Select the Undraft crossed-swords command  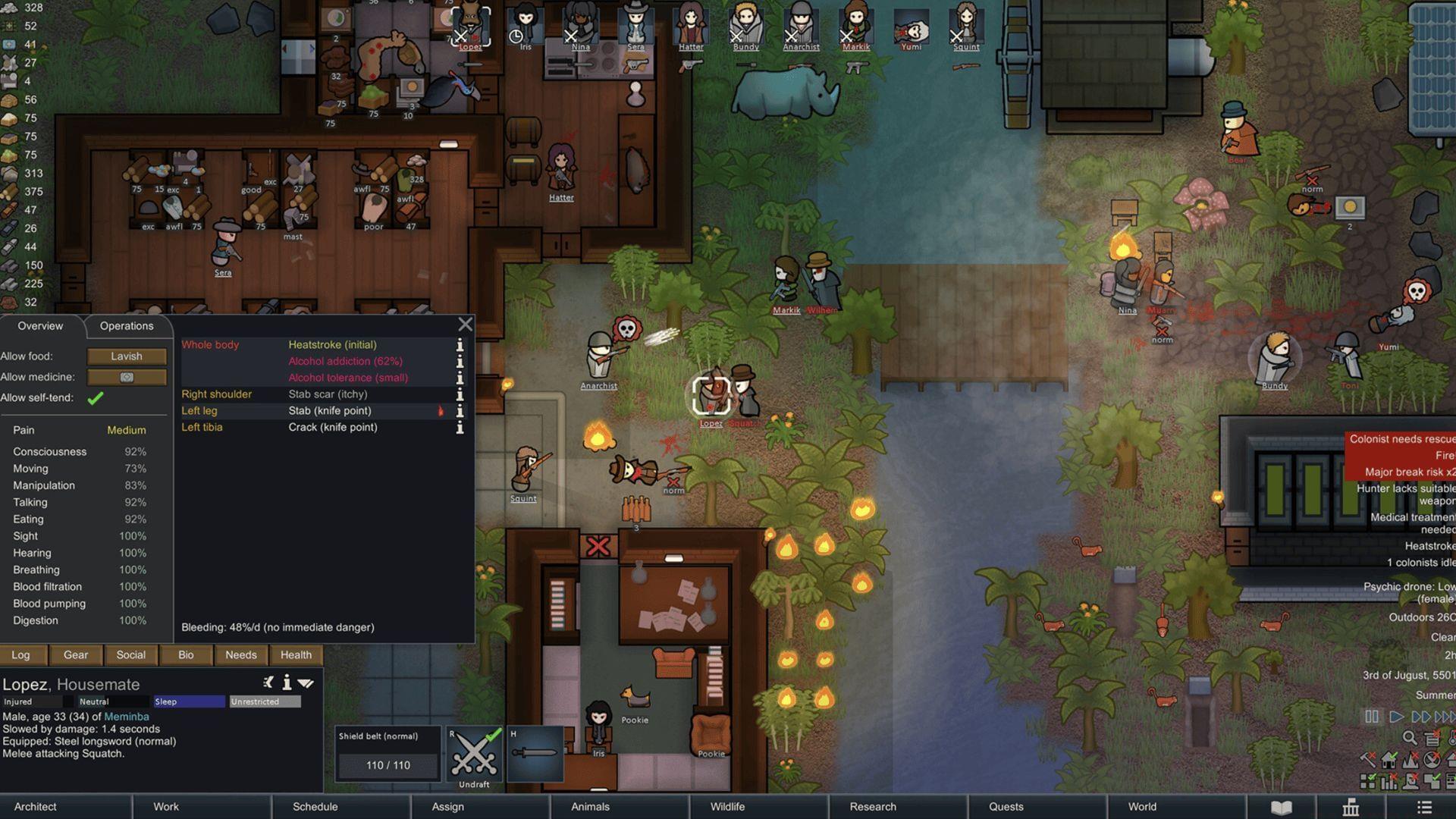473,754
